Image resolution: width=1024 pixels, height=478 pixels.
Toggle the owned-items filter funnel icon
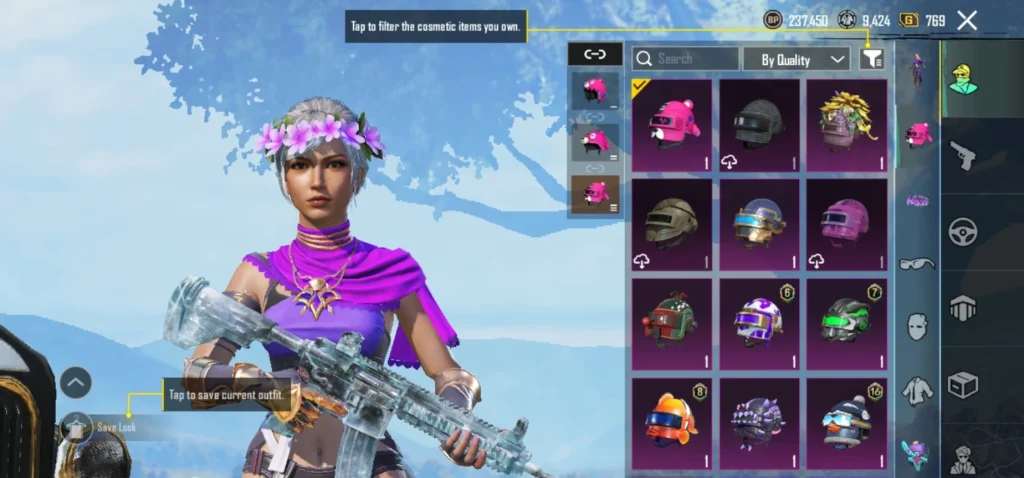[x=872, y=59]
